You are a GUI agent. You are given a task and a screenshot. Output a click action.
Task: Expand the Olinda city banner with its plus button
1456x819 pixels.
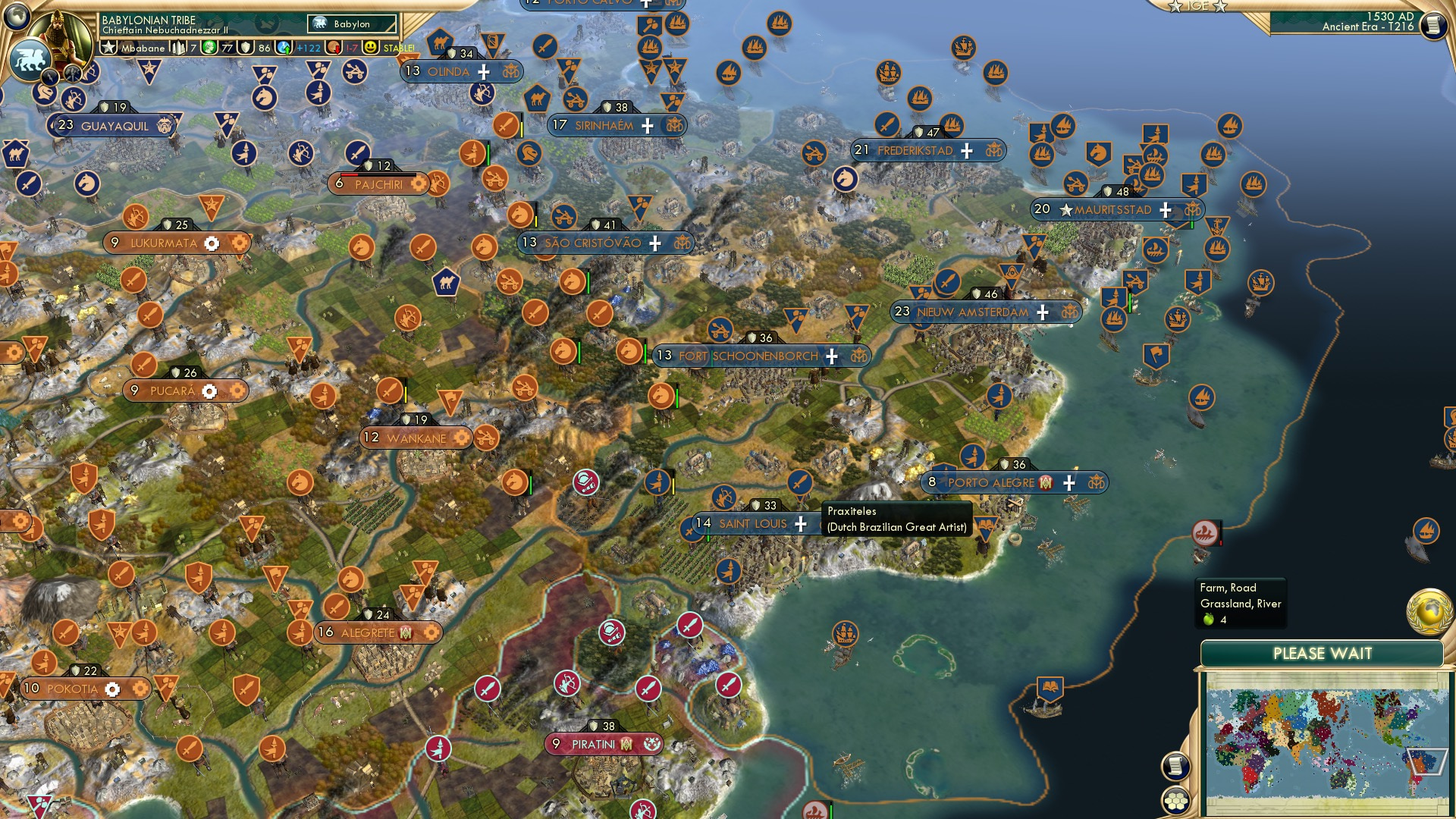484,71
